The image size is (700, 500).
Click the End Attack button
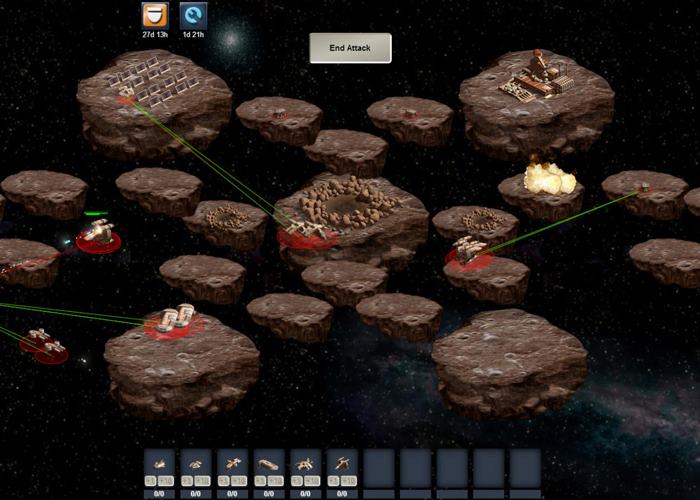pyautogui.click(x=350, y=48)
